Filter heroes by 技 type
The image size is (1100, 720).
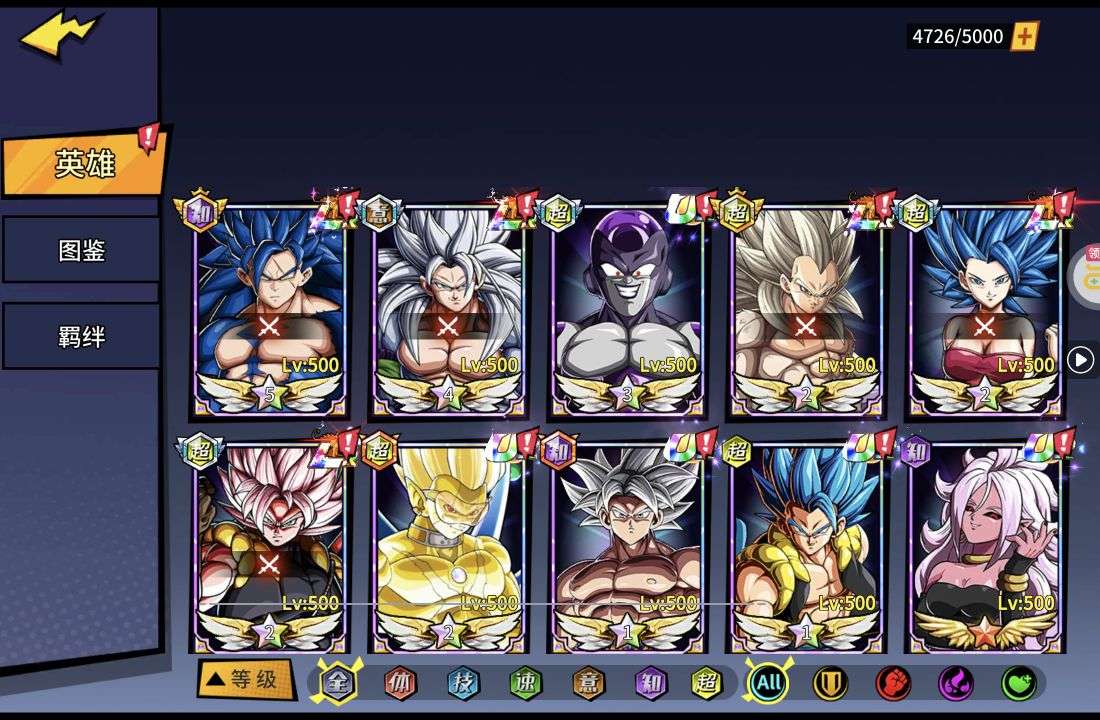(x=463, y=683)
